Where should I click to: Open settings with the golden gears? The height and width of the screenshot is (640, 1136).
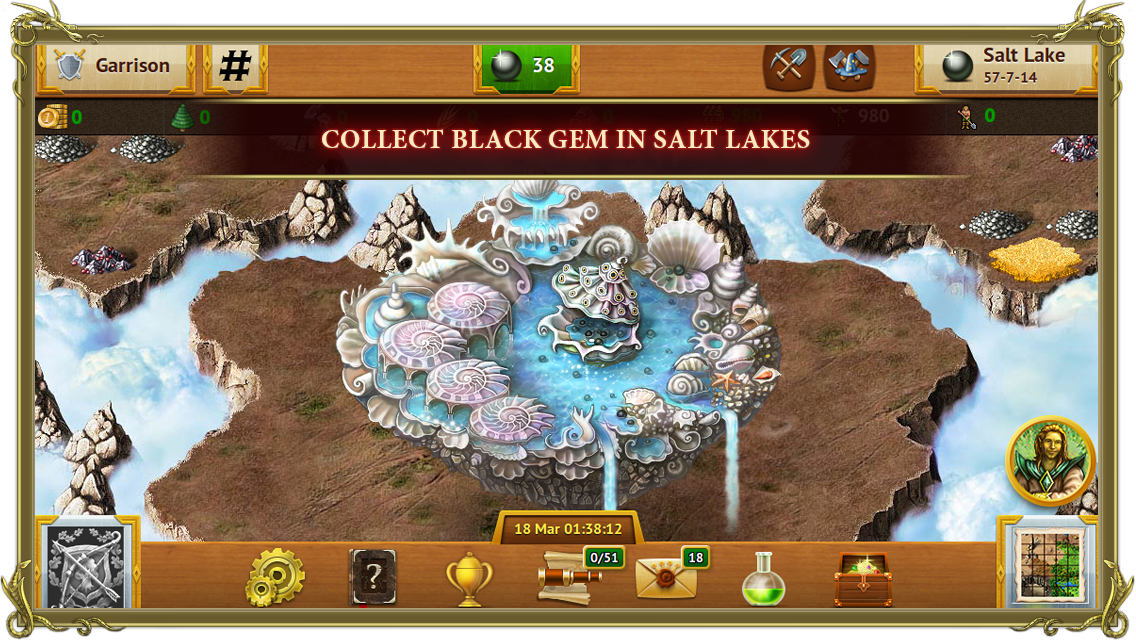(x=275, y=577)
